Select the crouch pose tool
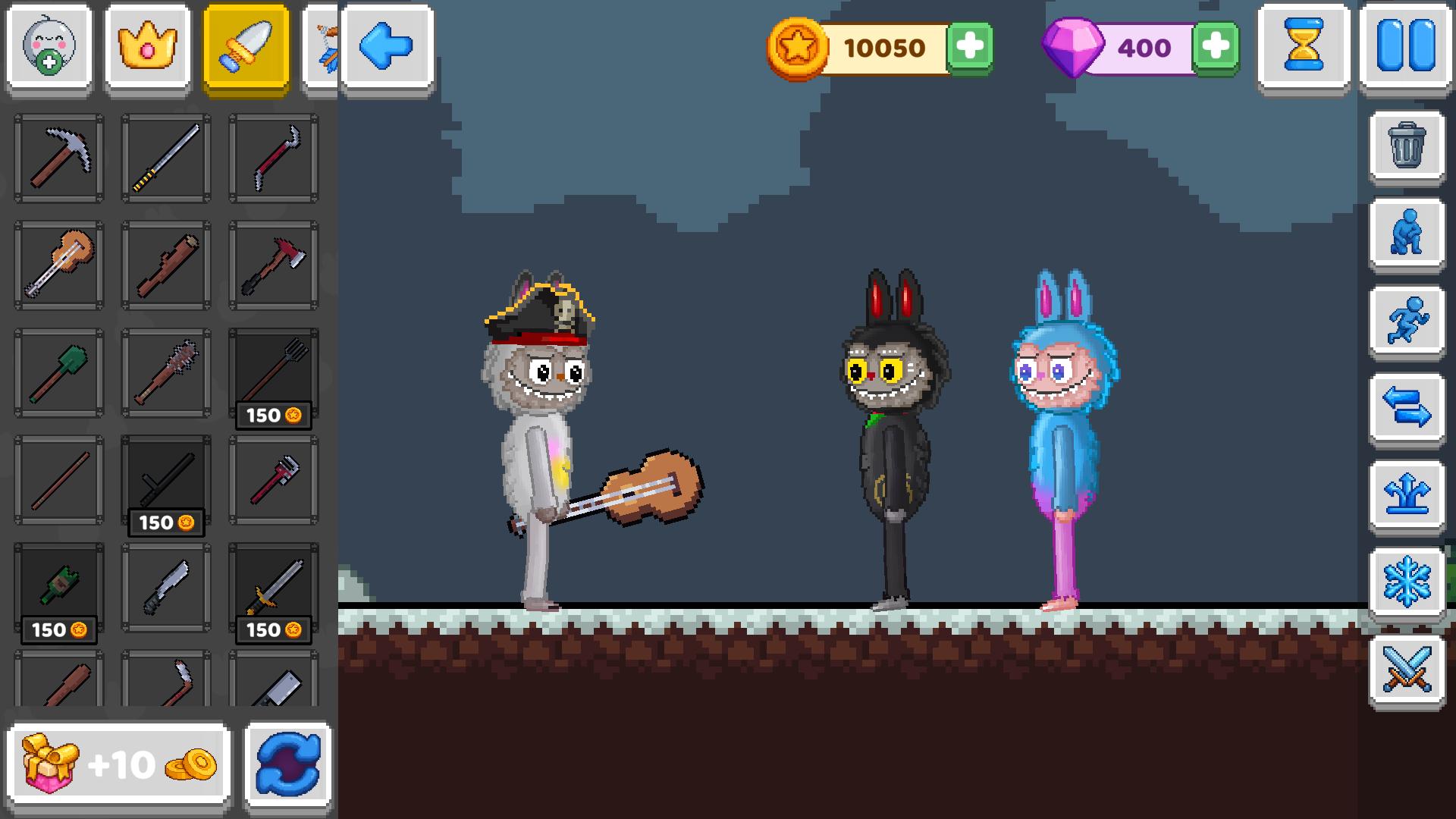1456x819 pixels. click(1407, 235)
